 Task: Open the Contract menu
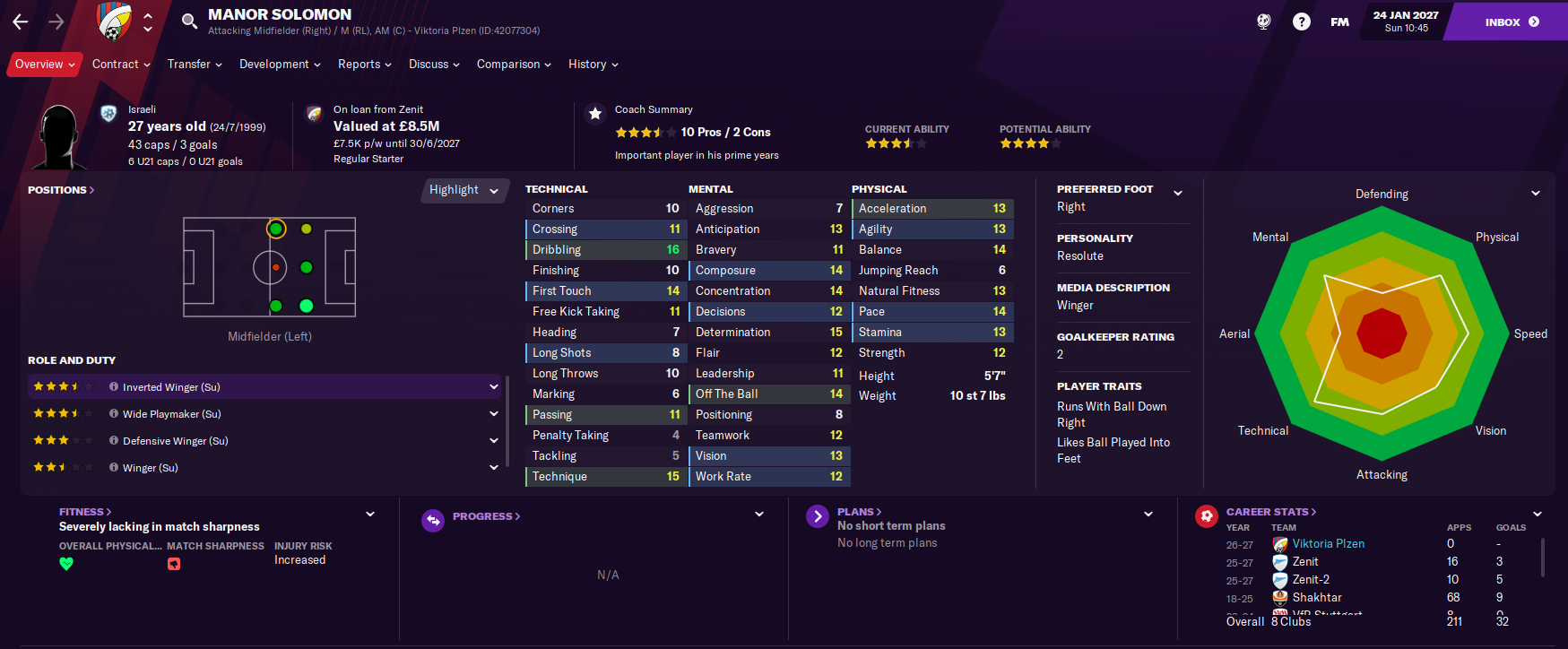pos(121,65)
